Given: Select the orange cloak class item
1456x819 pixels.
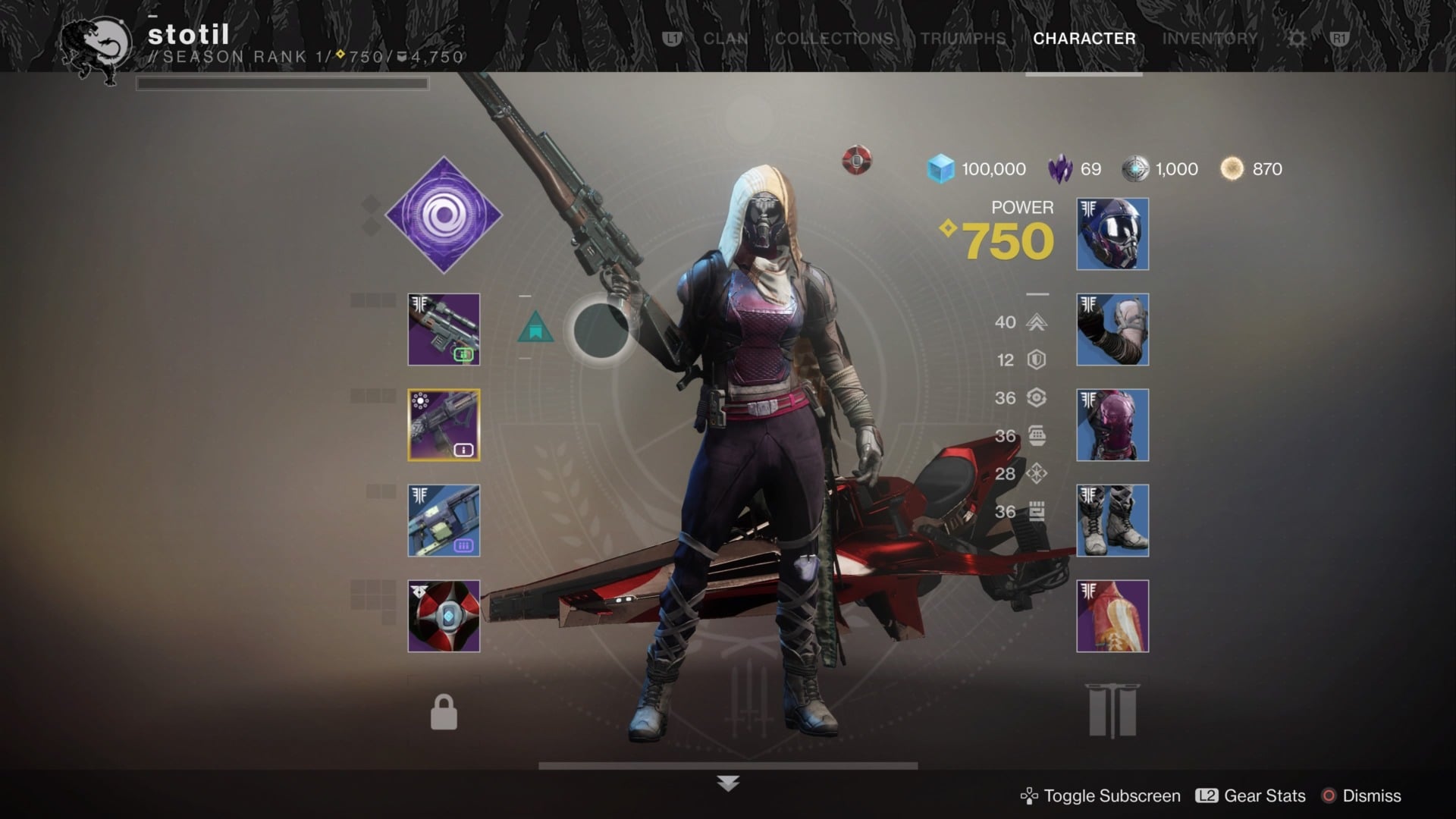Looking at the screenshot, I should (1112, 617).
